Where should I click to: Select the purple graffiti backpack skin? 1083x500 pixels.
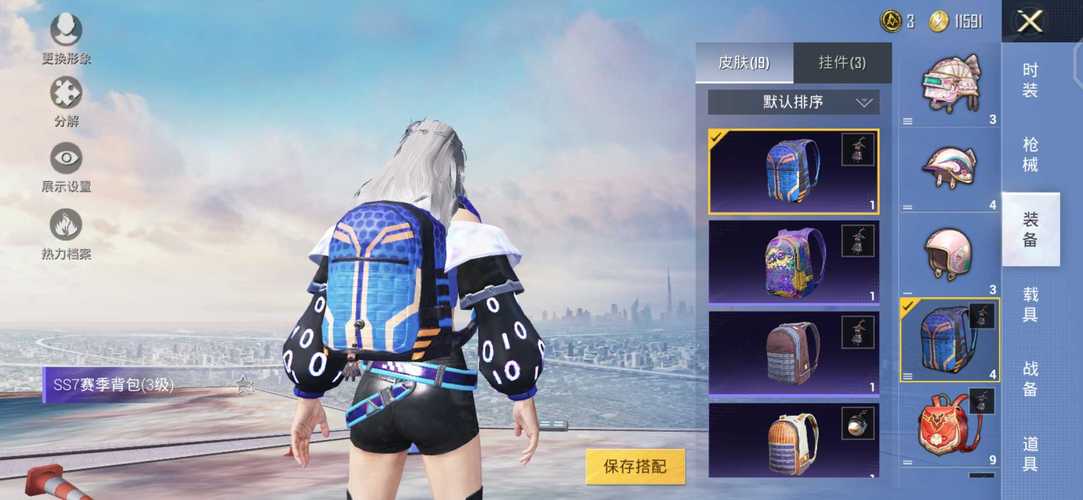tap(793, 261)
